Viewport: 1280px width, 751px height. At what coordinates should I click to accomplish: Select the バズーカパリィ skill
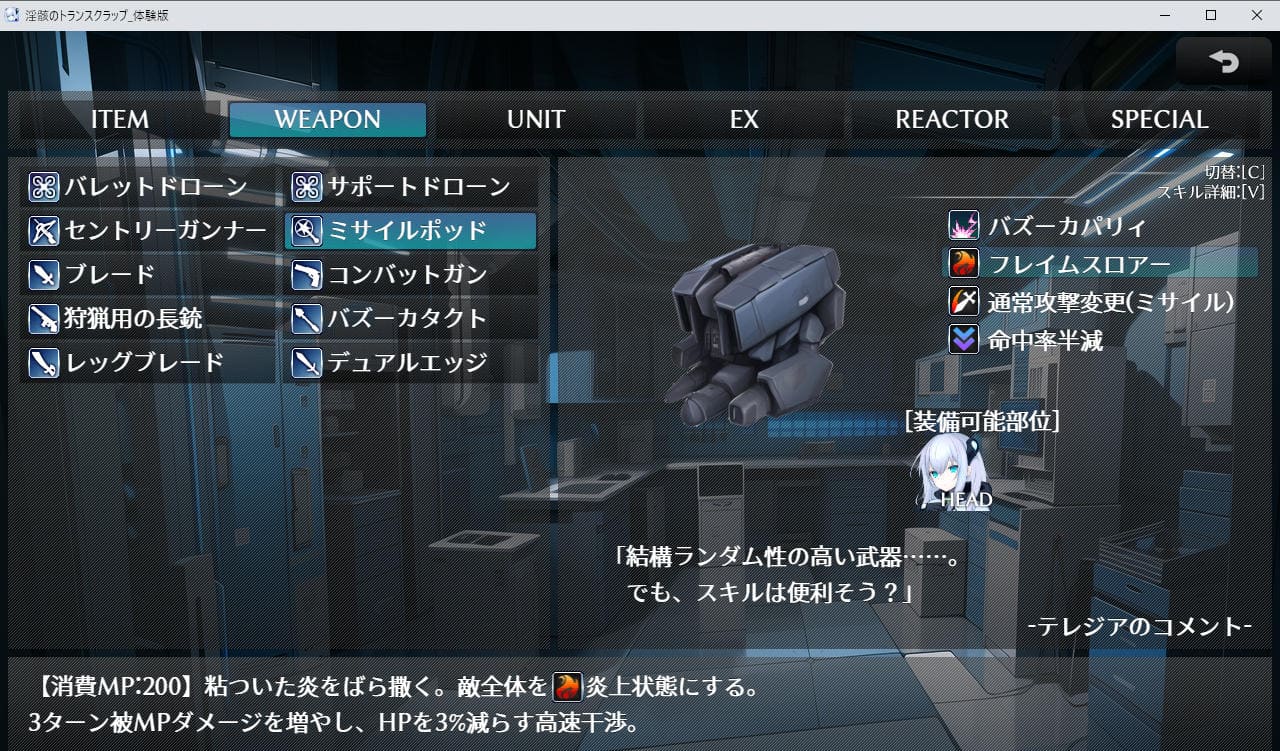[1066, 226]
